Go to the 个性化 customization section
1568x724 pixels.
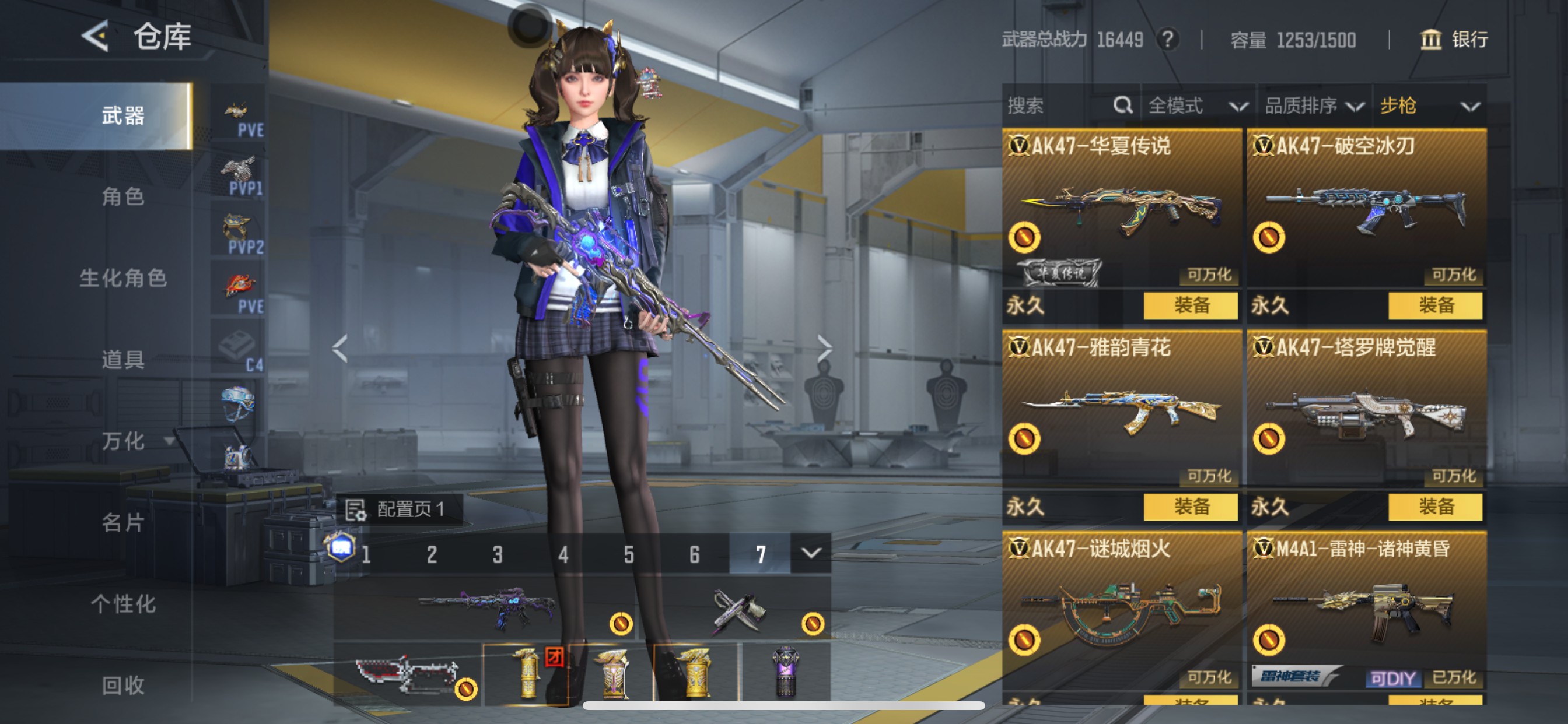click(123, 603)
